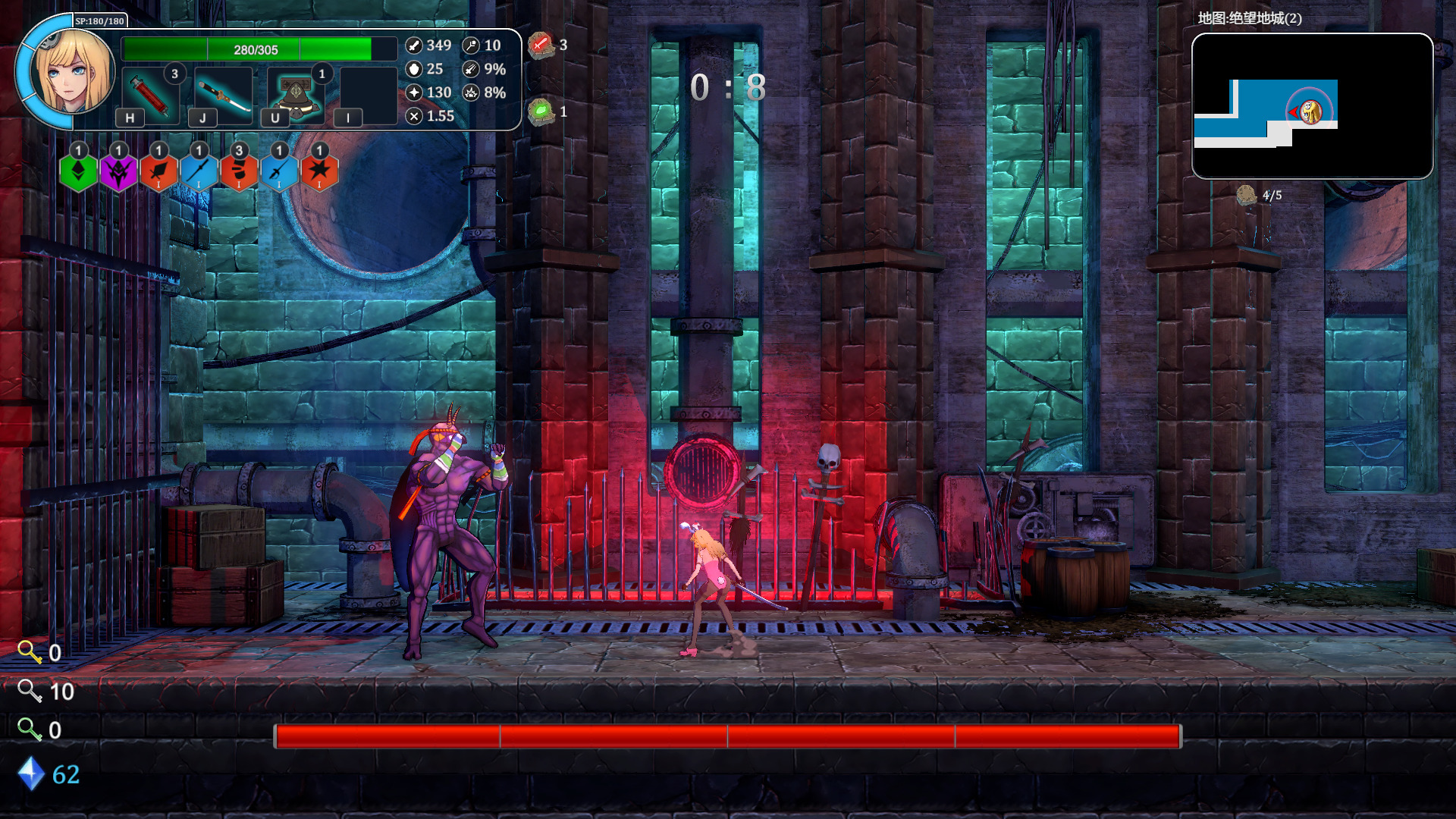This screenshot has height=819, width=1456.
Task: Click the blonde character portrait
Action: click(x=74, y=71)
